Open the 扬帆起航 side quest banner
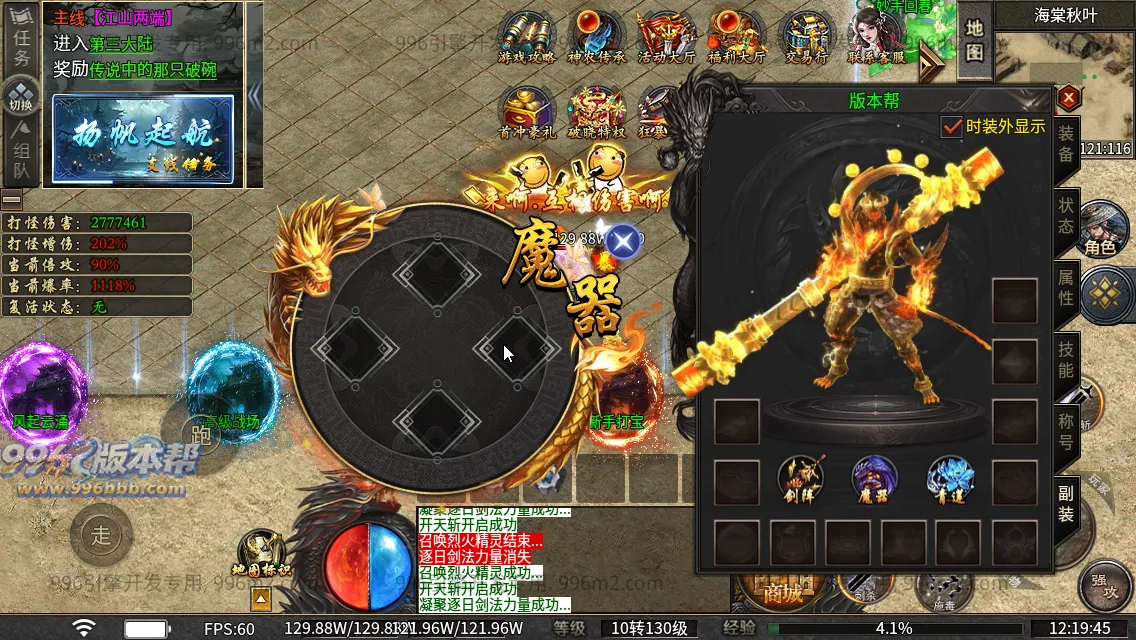1136x640 pixels. point(143,139)
